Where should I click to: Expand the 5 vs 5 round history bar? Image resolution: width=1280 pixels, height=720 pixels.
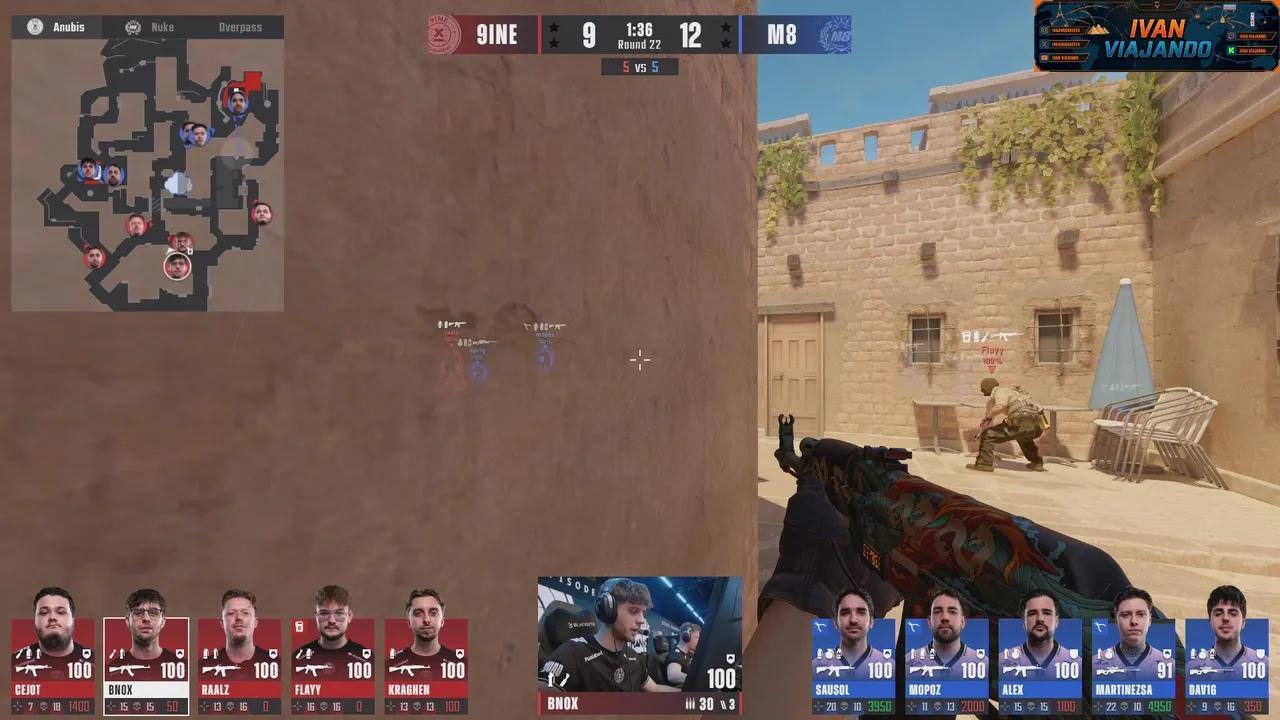(640, 67)
